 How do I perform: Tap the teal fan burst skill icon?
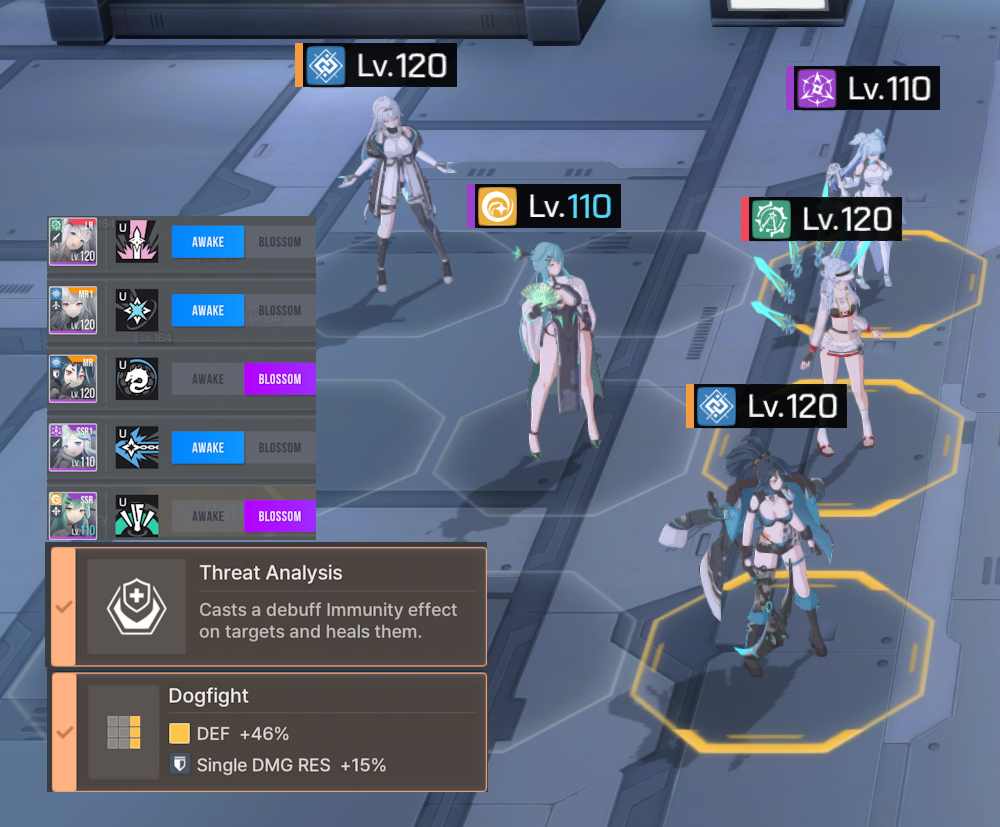coord(137,516)
